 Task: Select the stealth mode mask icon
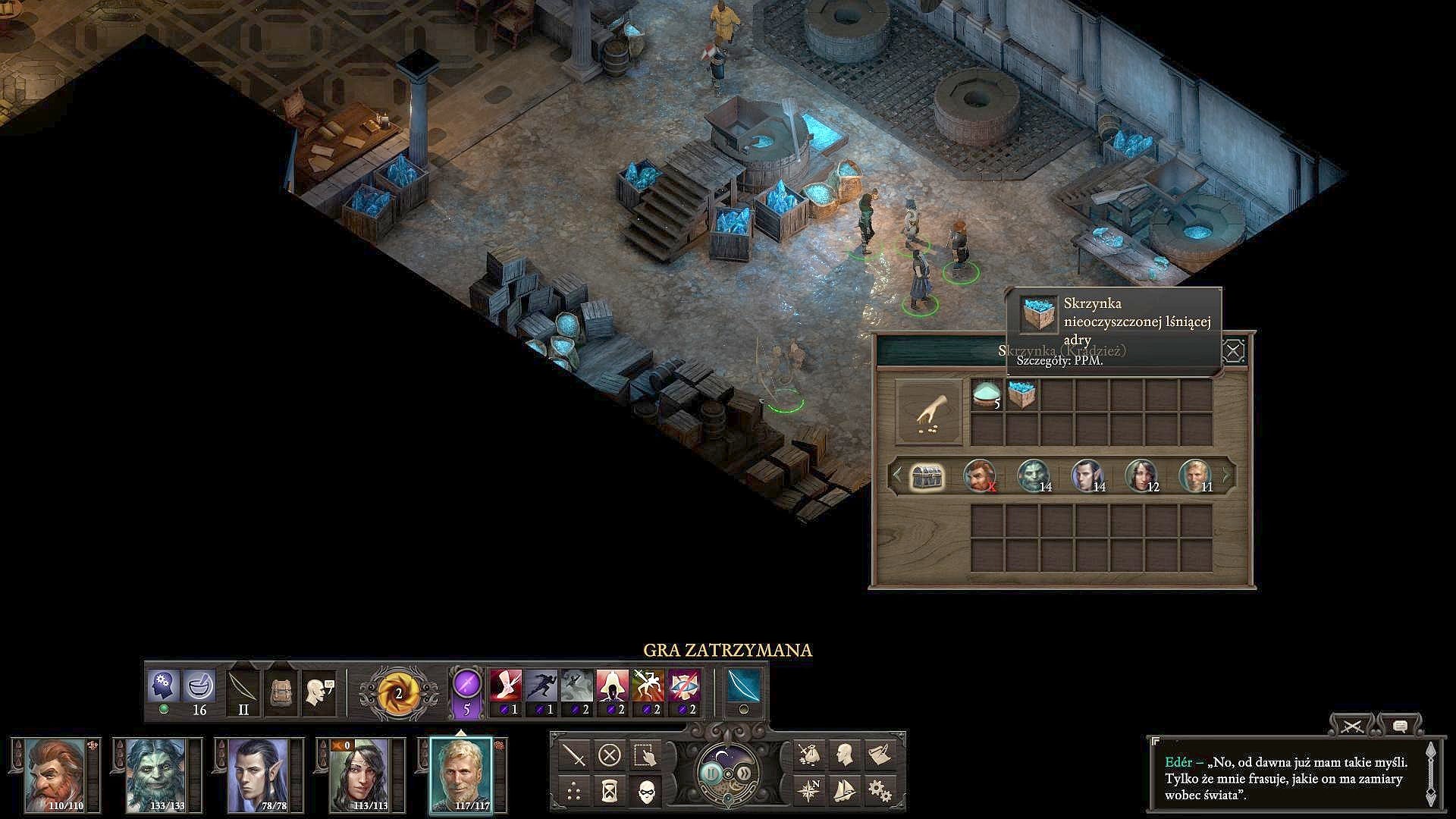(646, 792)
